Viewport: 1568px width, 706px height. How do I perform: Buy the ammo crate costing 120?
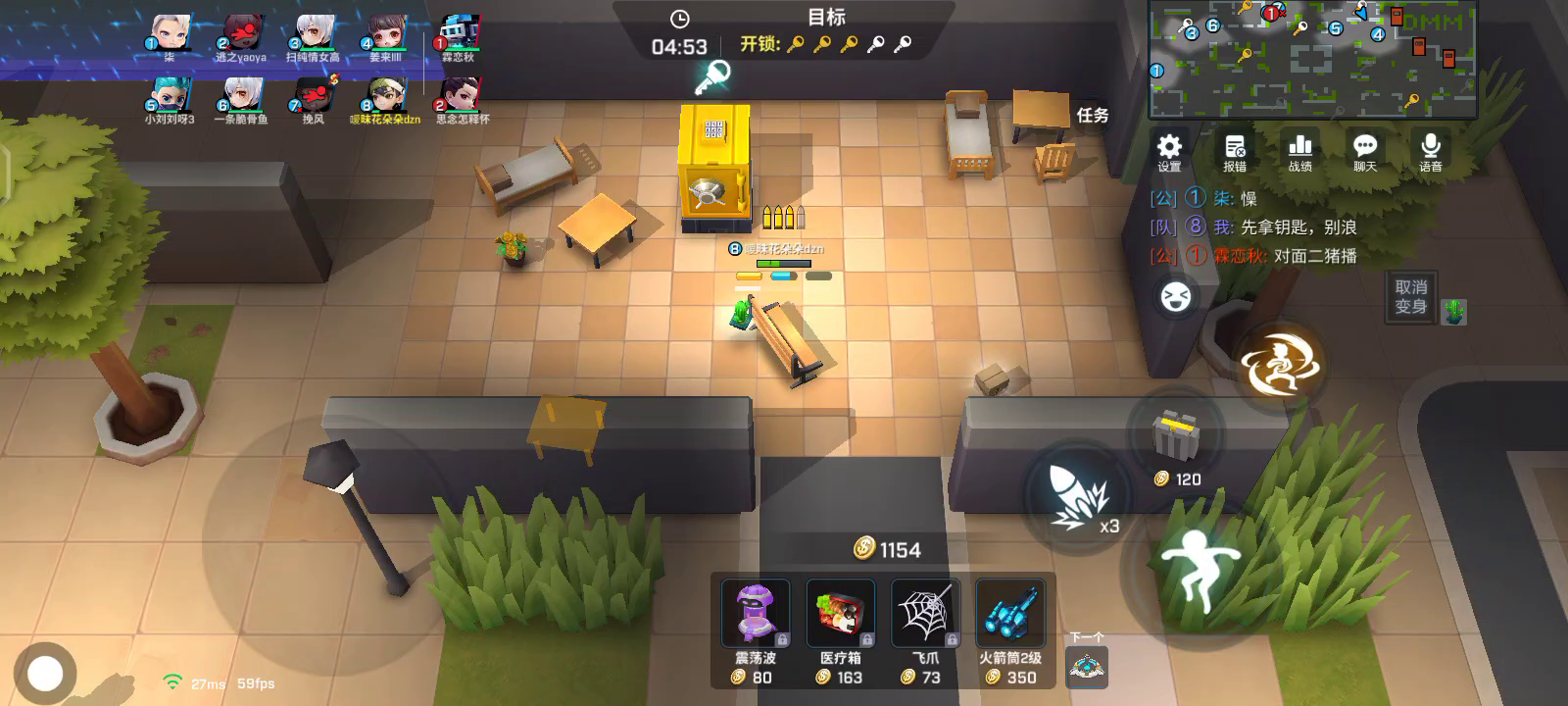click(x=1175, y=437)
